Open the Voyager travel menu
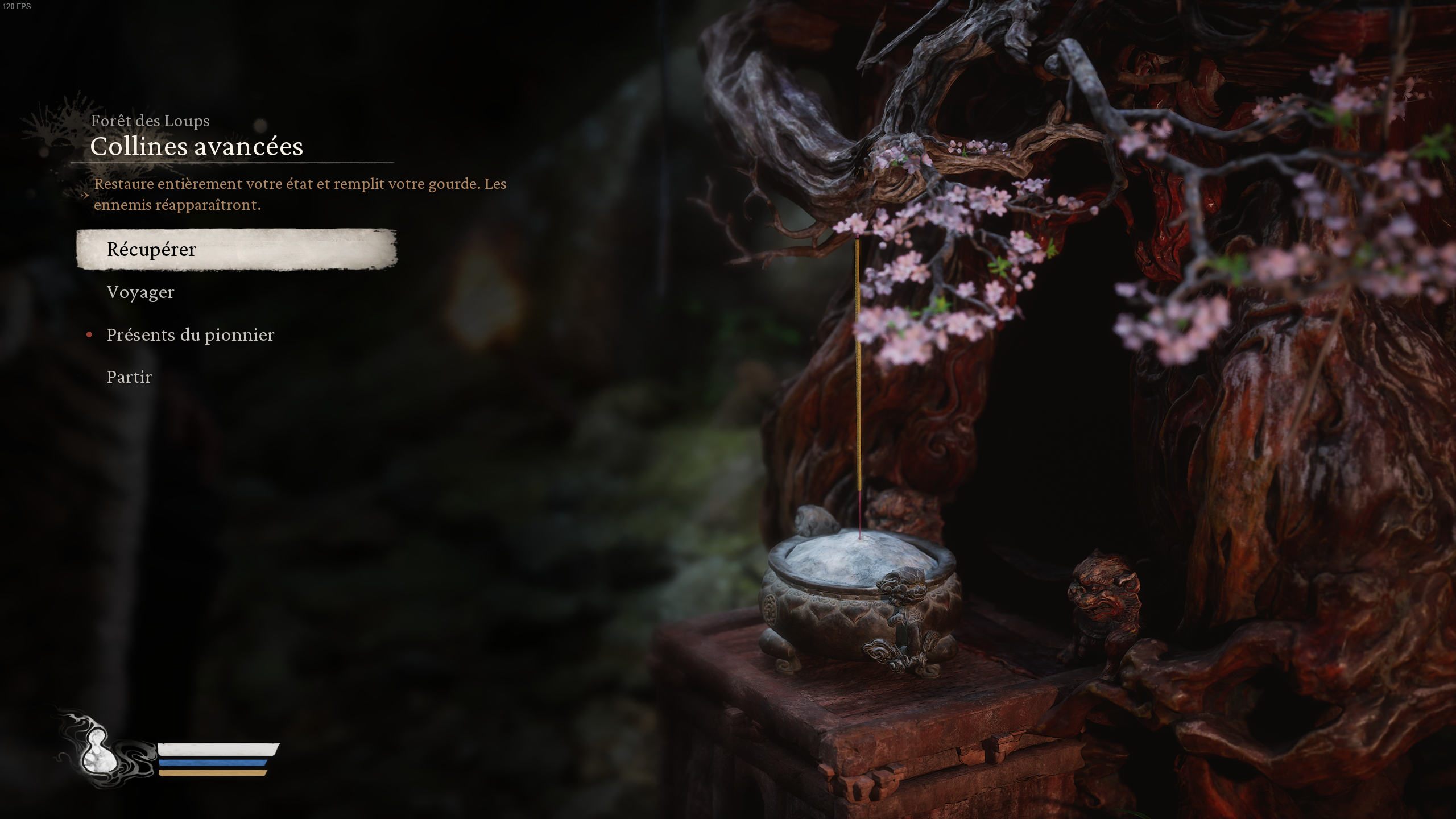This screenshot has width=1456, height=819. [140, 292]
